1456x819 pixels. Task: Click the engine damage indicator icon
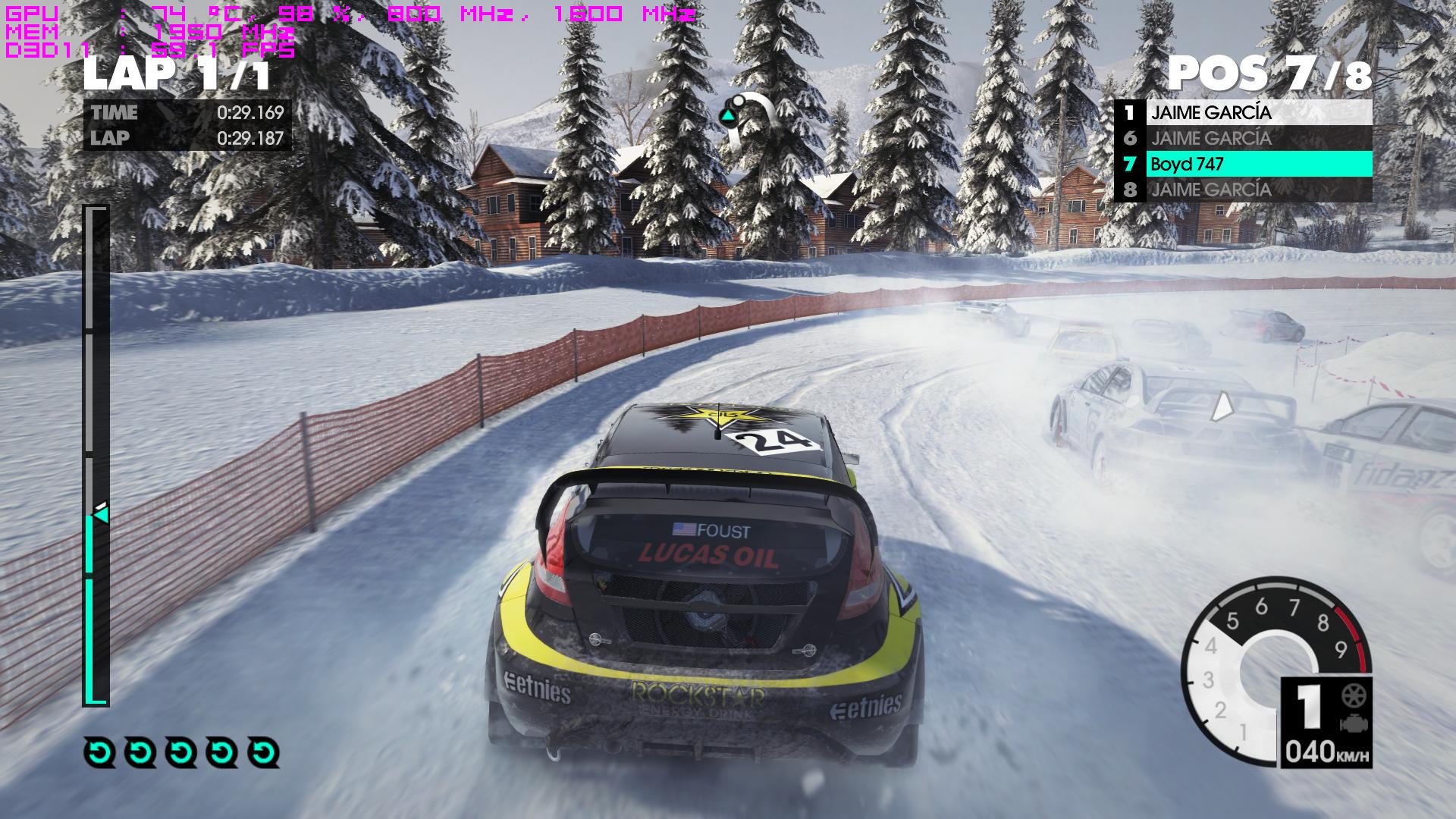1350,723
